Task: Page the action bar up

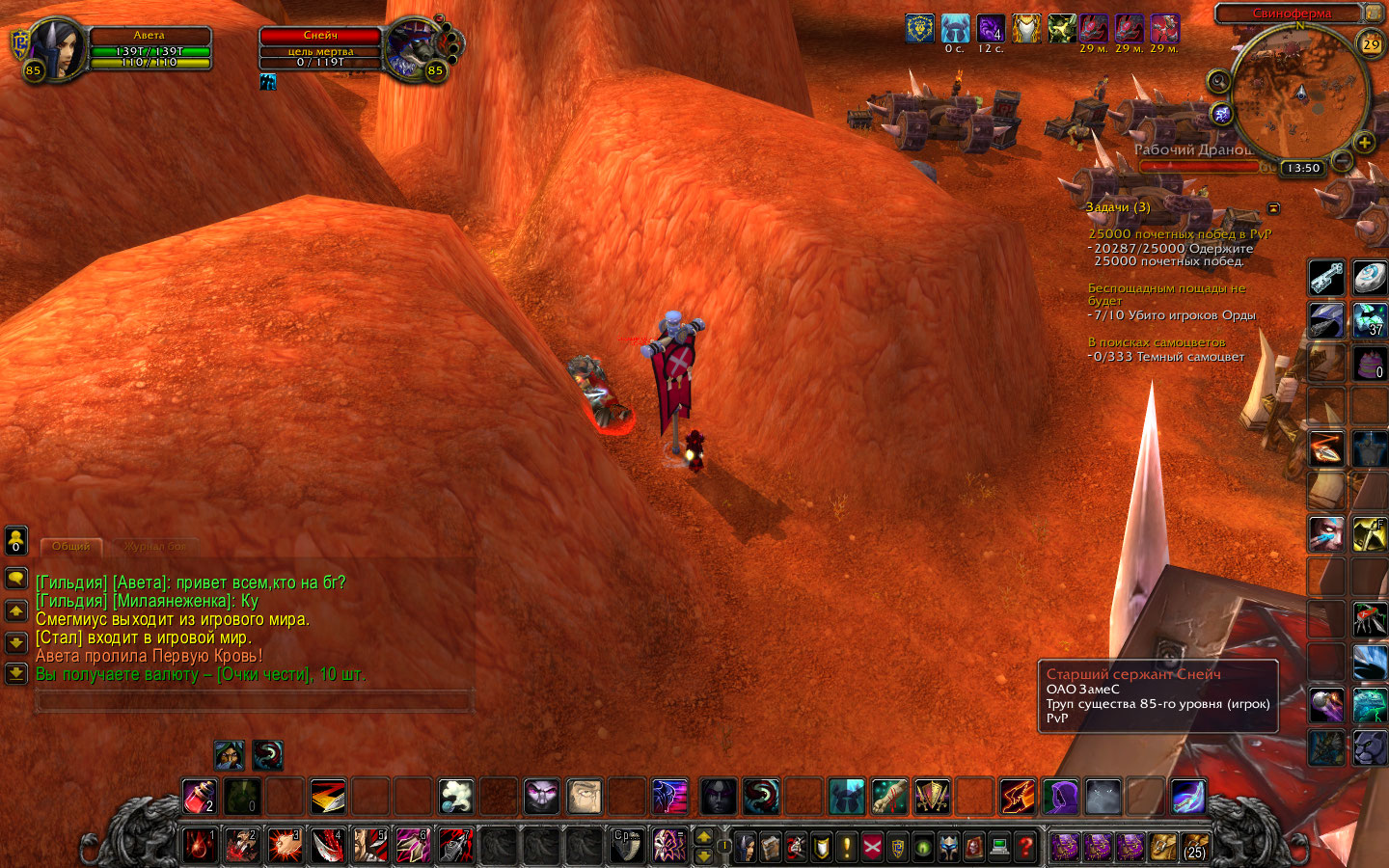Action: pos(704,837)
